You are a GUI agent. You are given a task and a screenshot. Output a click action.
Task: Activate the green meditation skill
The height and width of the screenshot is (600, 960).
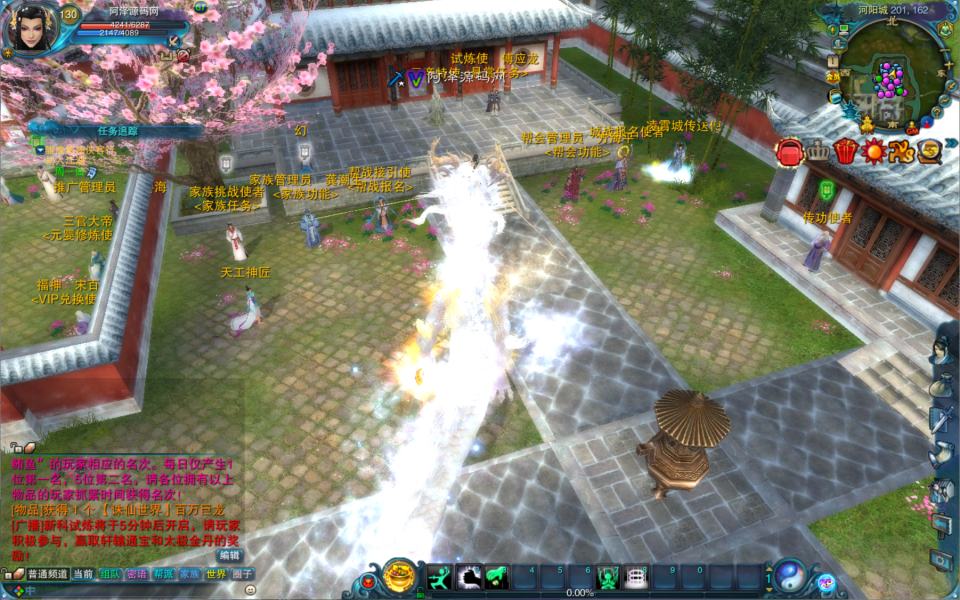point(607,577)
